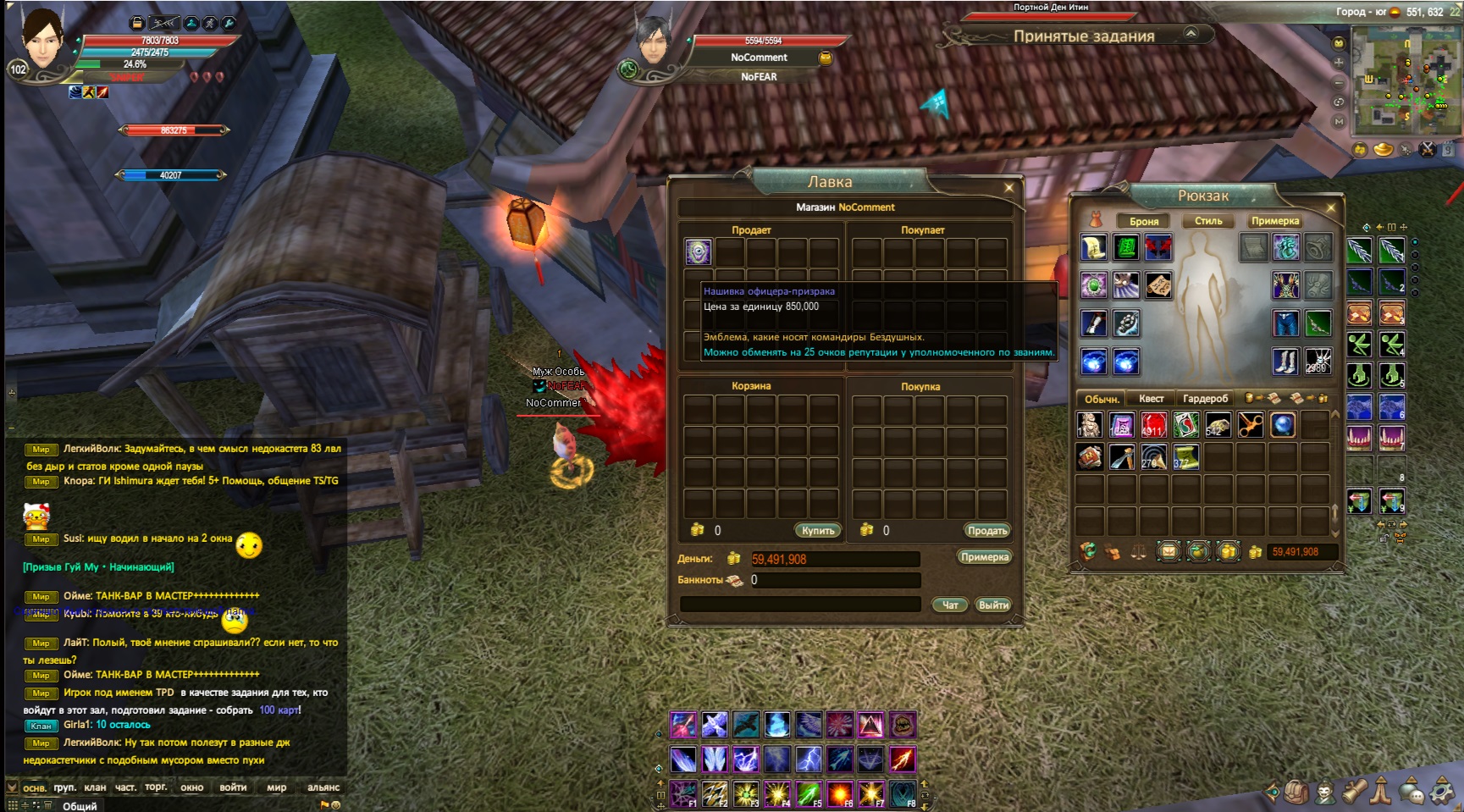Click the Купить button in the shop
The height and width of the screenshot is (812, 1464).
tap(817, 530)
